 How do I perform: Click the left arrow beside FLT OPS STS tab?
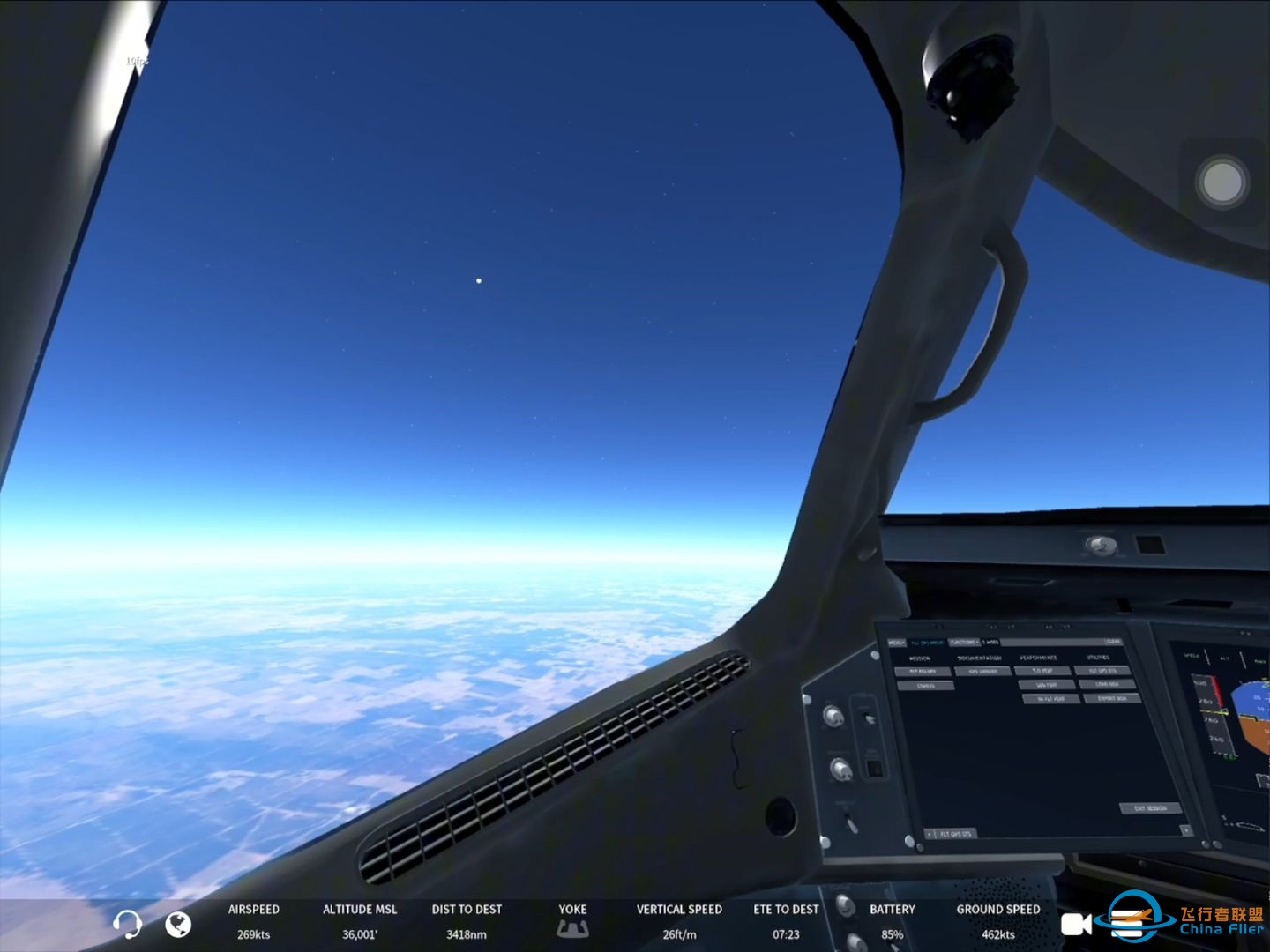929,833
